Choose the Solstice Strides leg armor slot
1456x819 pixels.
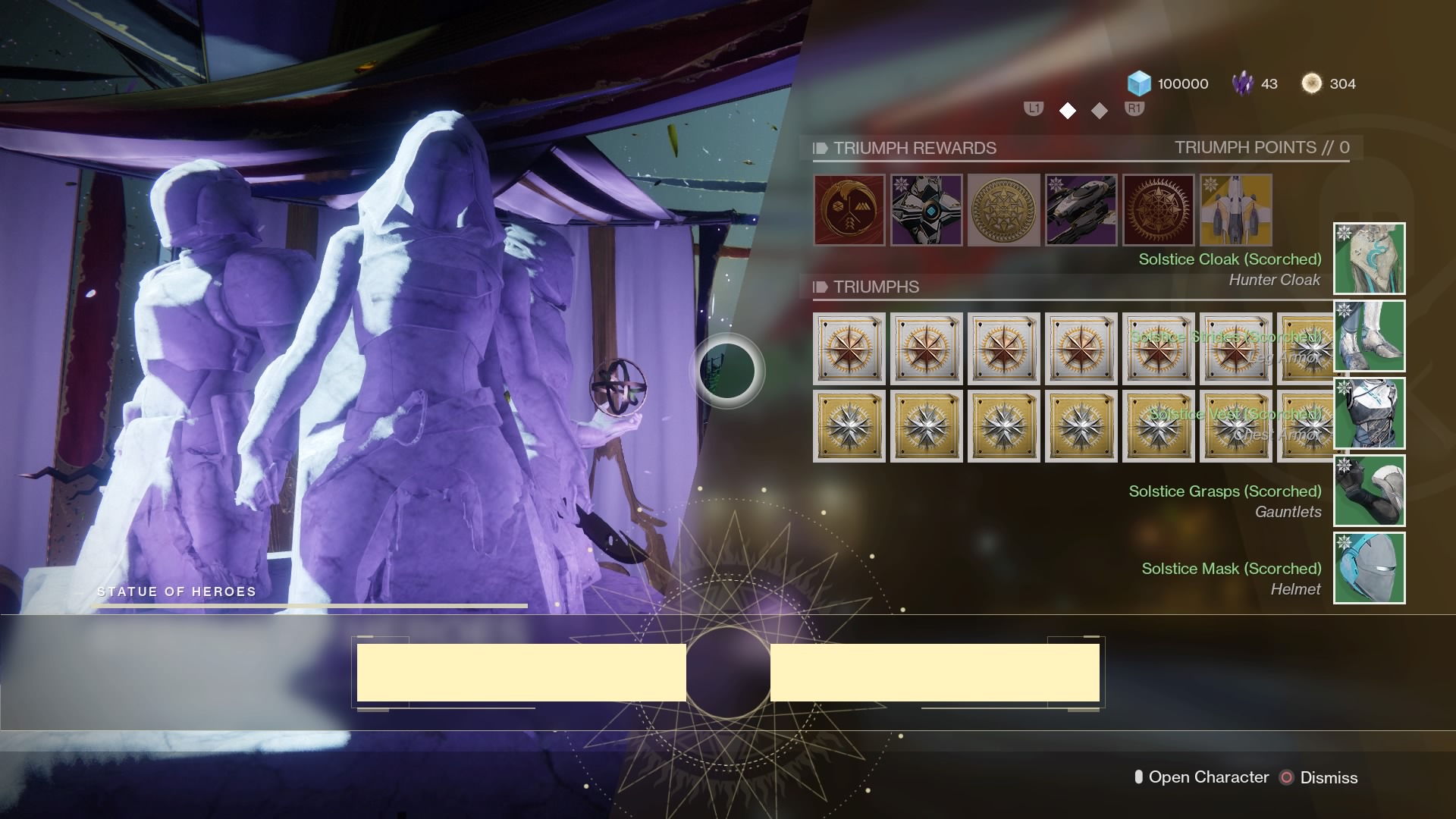point(1370,336)
